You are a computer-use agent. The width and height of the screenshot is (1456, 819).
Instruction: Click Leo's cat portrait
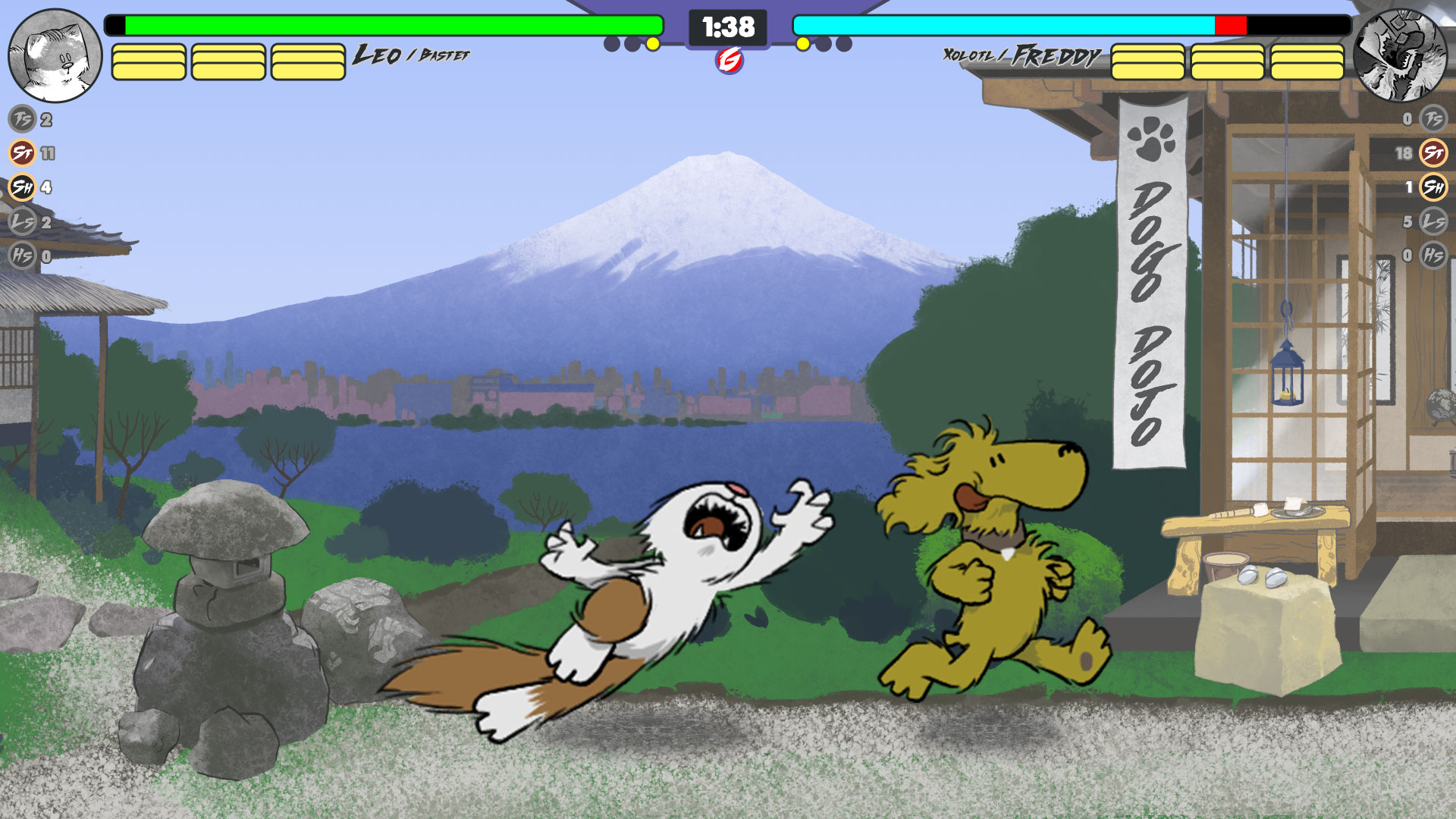click(55, 55)
